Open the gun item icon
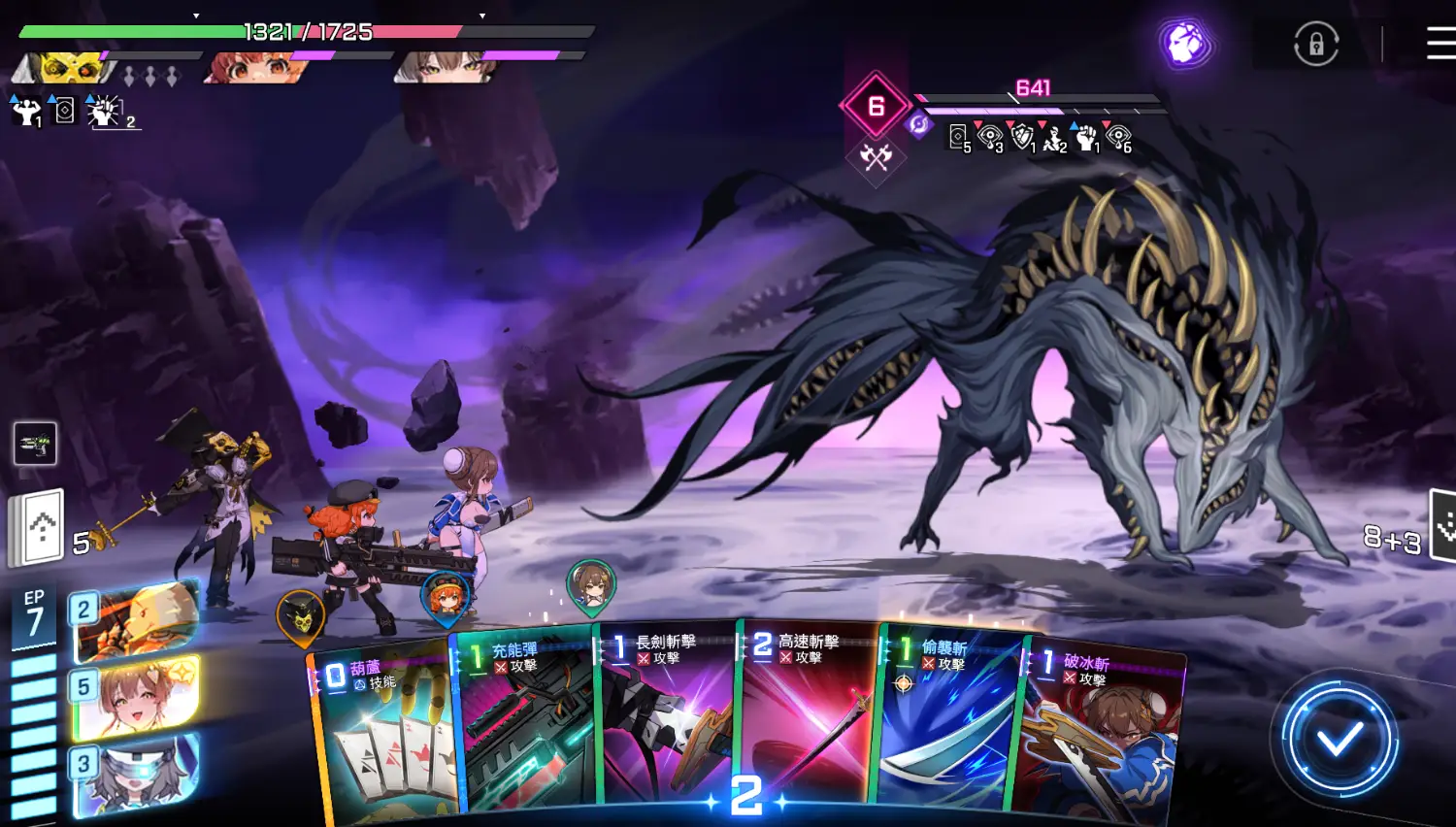Viewport: 1456px width, 827px height. (35, 444)
